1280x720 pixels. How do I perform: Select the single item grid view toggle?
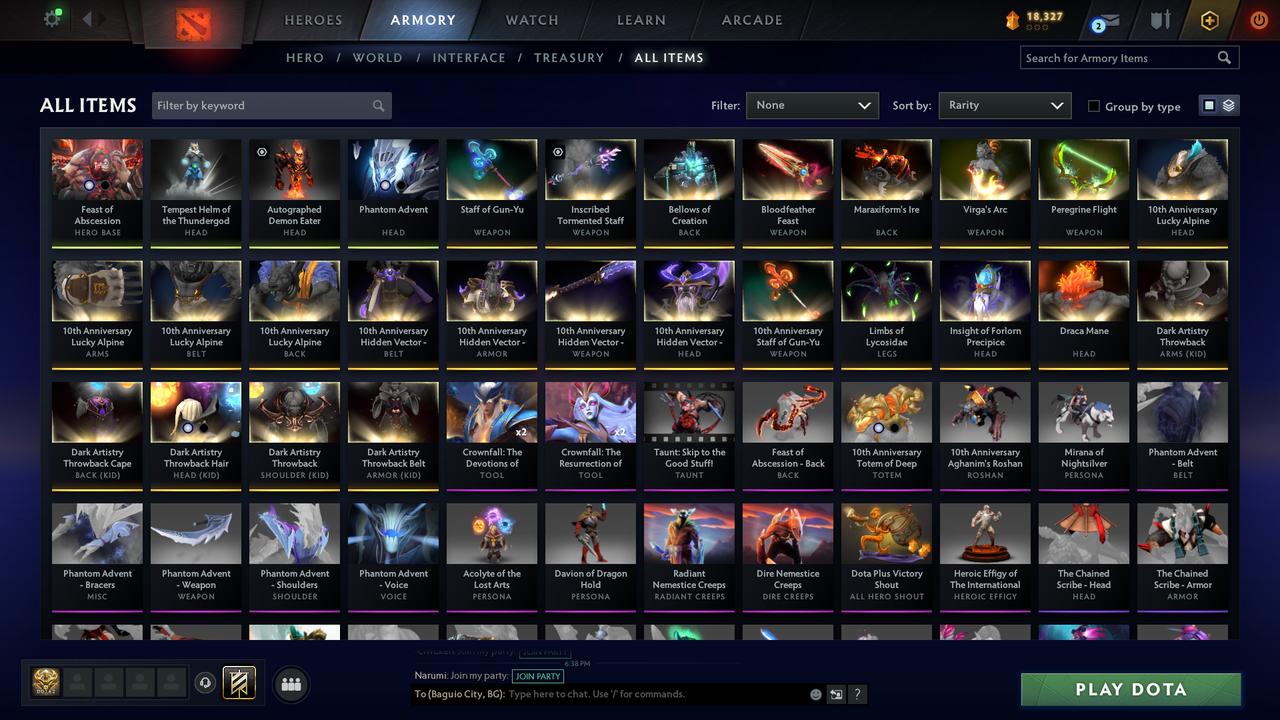[1209, 105]
